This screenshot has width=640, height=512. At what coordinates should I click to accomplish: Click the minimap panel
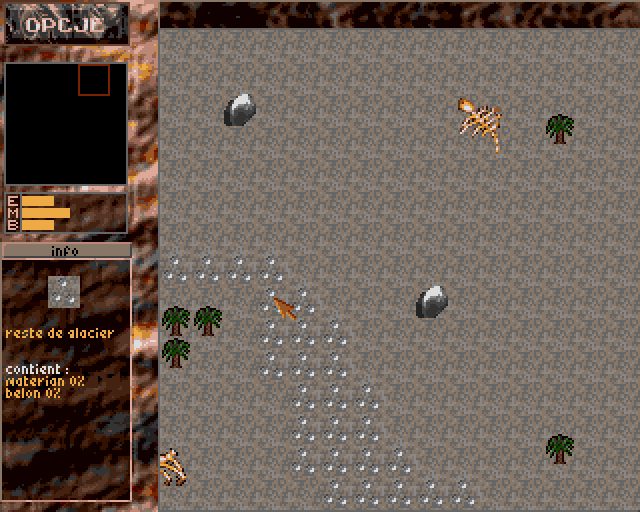pos(66,124)
